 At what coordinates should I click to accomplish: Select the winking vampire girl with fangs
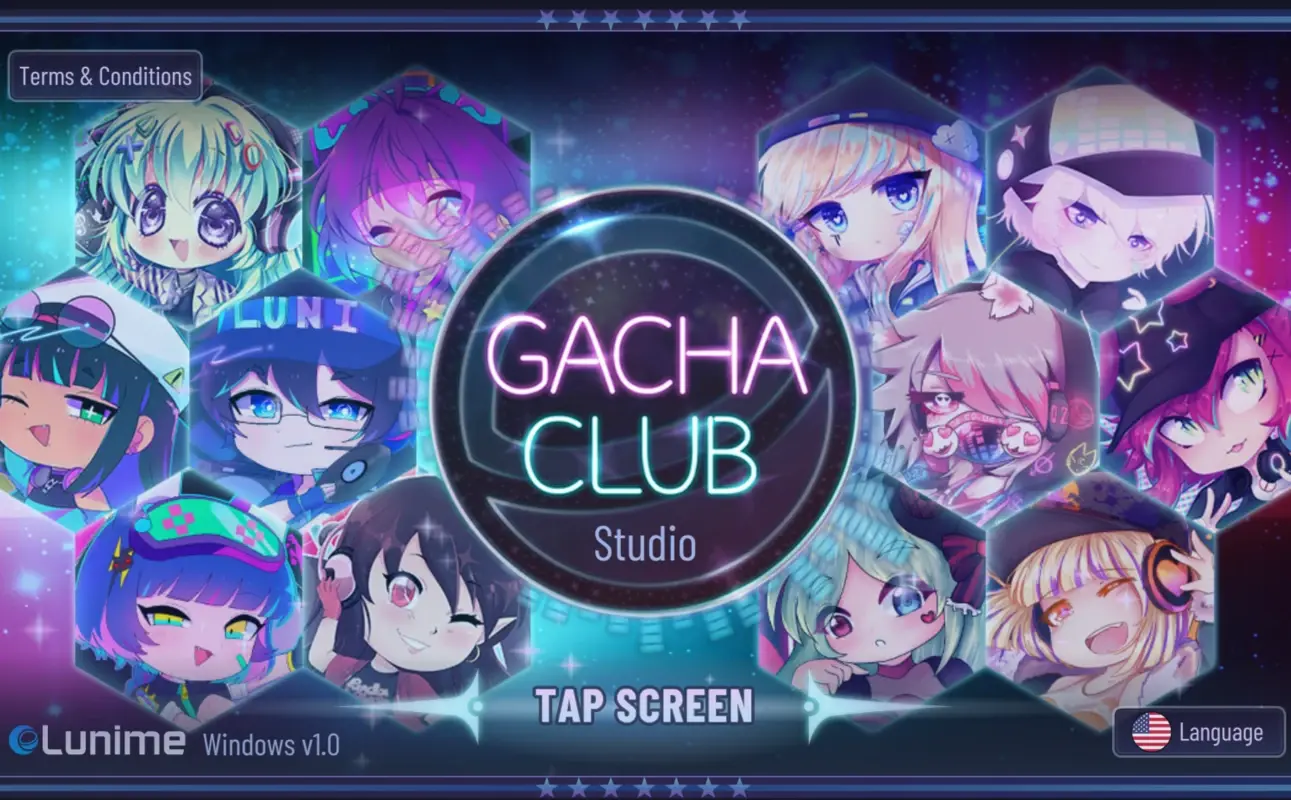[410, 600]
